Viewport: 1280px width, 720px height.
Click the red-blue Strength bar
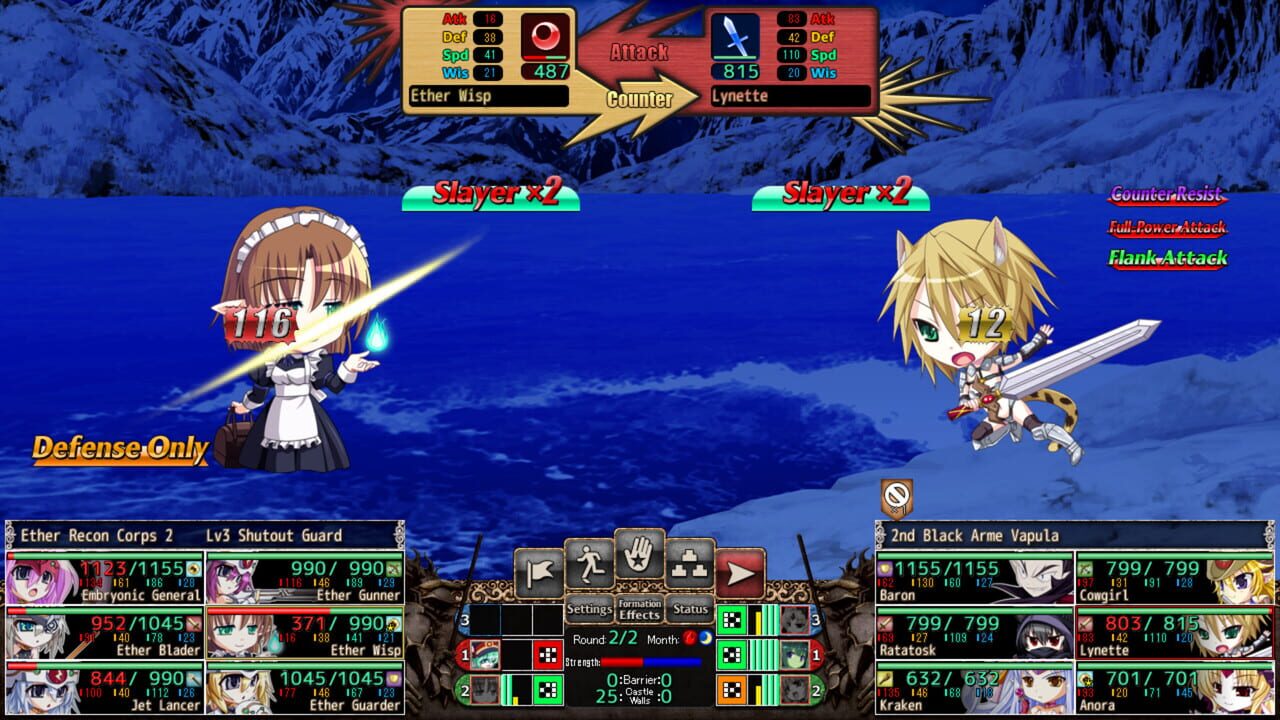pos(651,661)
